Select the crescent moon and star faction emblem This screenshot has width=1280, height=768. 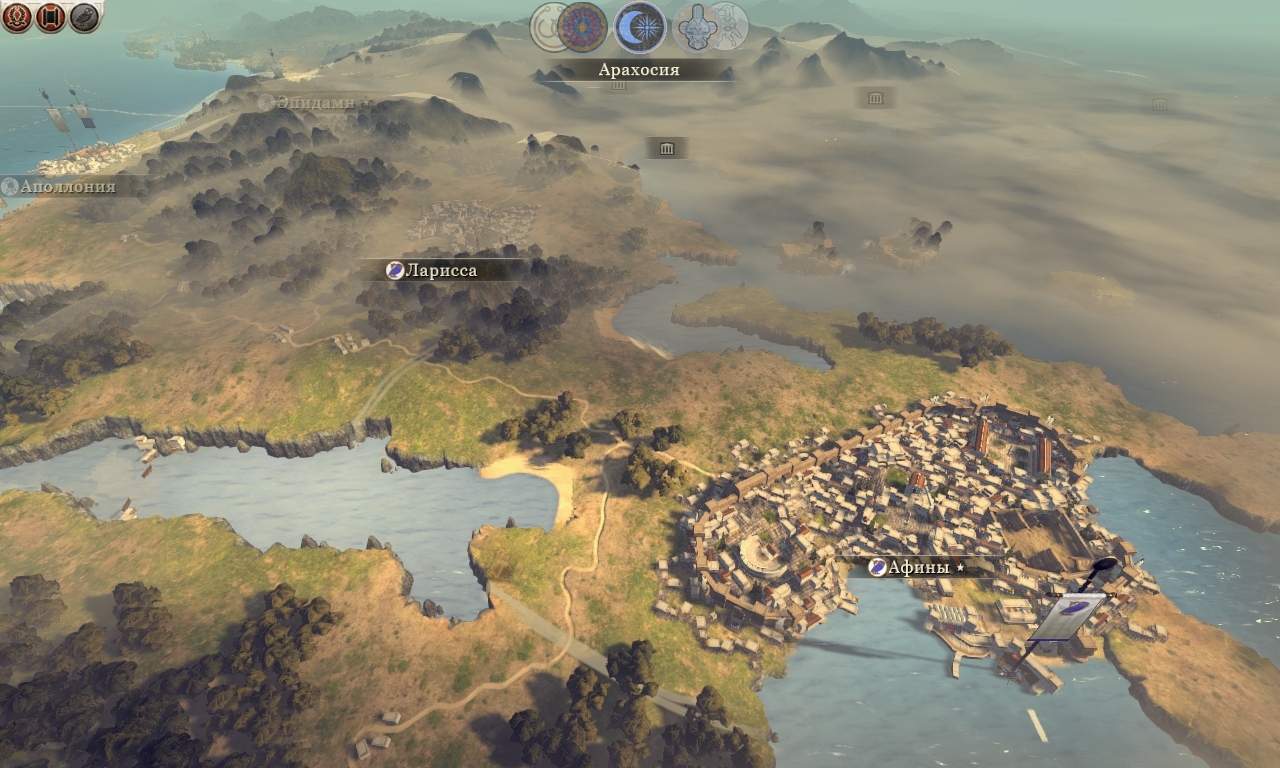[x=639, y=26]
